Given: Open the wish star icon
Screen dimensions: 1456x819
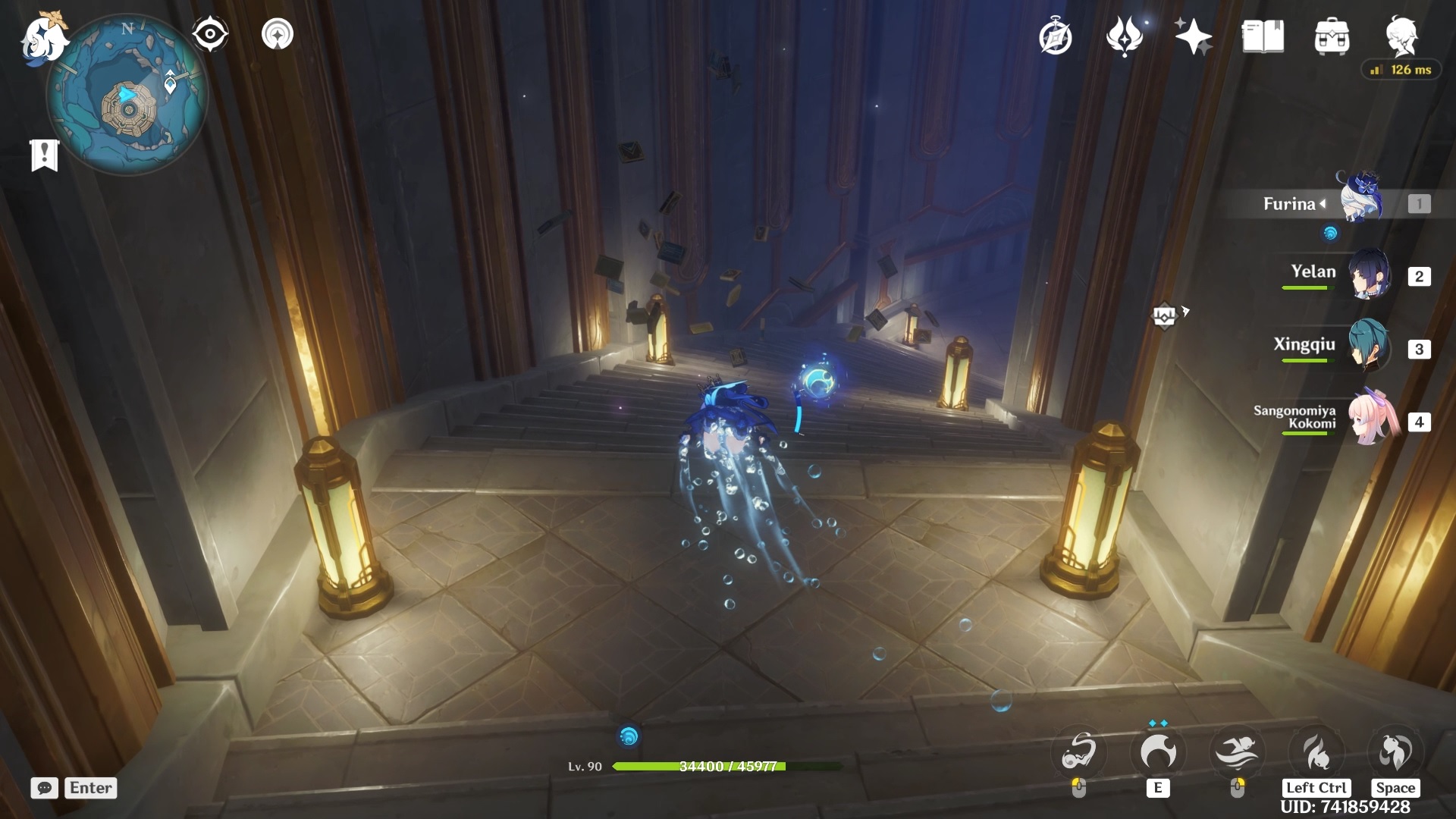Looking at the screenshot, I should tap(1192, 37).
